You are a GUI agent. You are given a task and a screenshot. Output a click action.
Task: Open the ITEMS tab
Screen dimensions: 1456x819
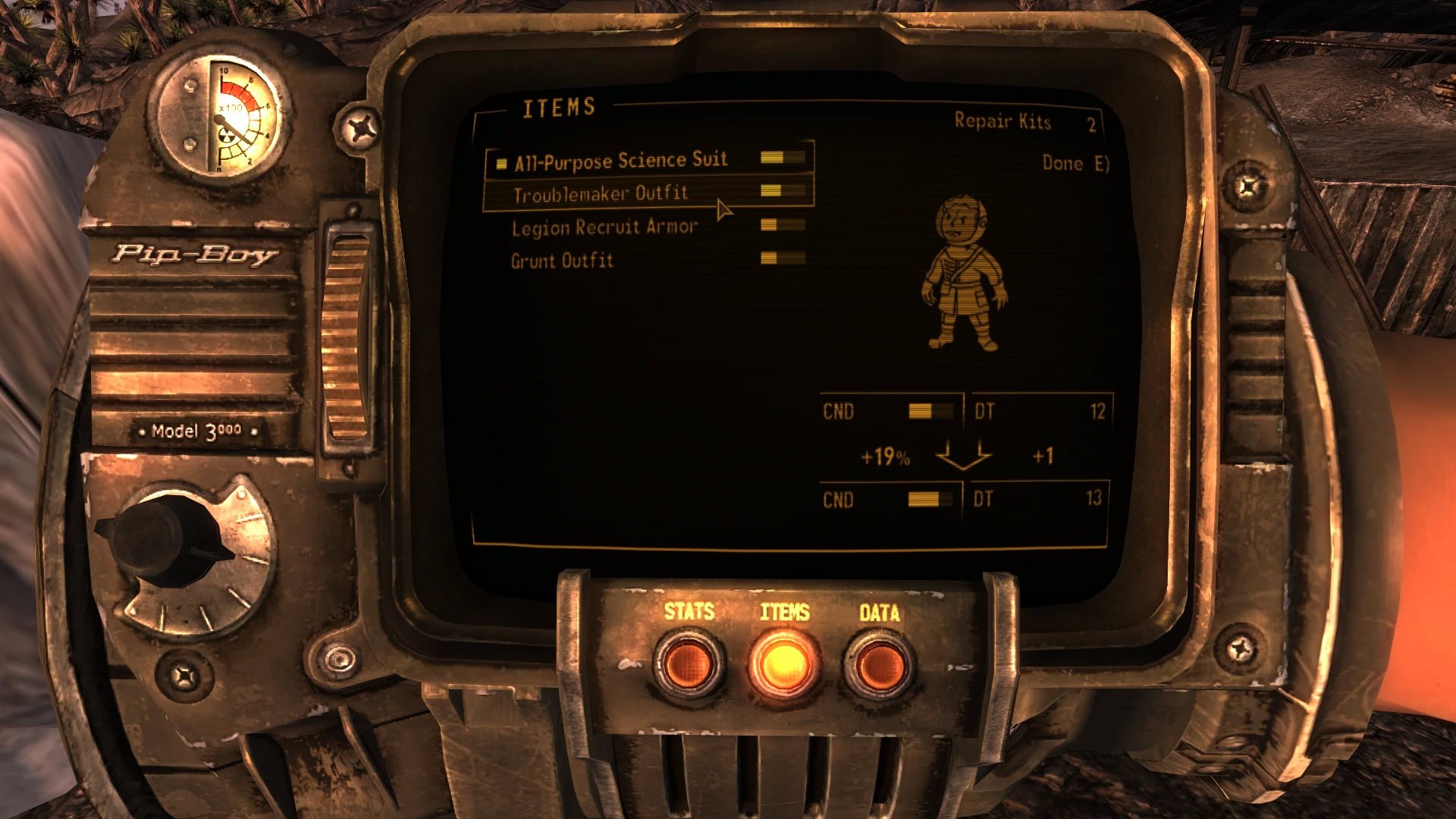pyautogui.click(x=784, y=663)
